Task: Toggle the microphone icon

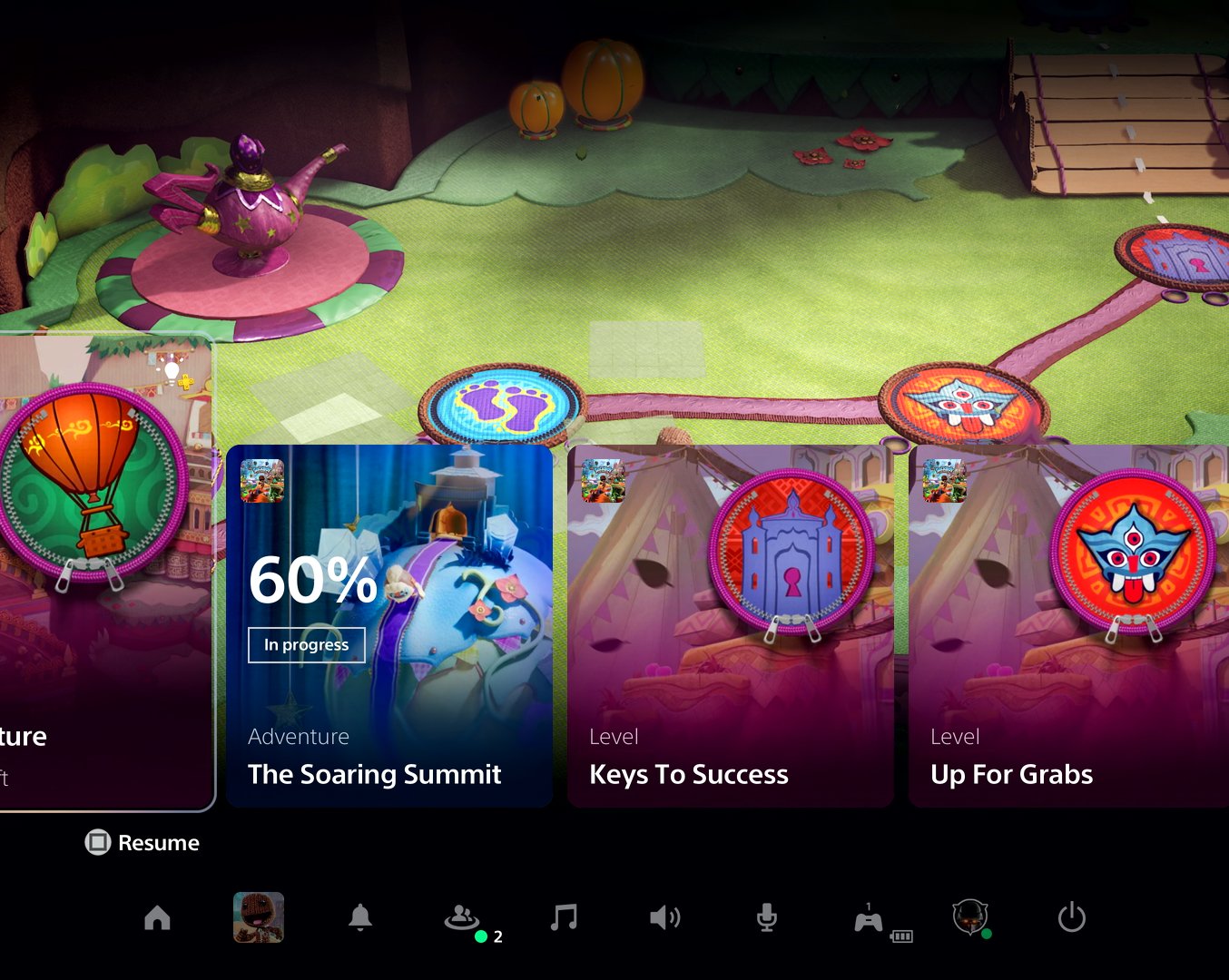Action: pos(767,918)
